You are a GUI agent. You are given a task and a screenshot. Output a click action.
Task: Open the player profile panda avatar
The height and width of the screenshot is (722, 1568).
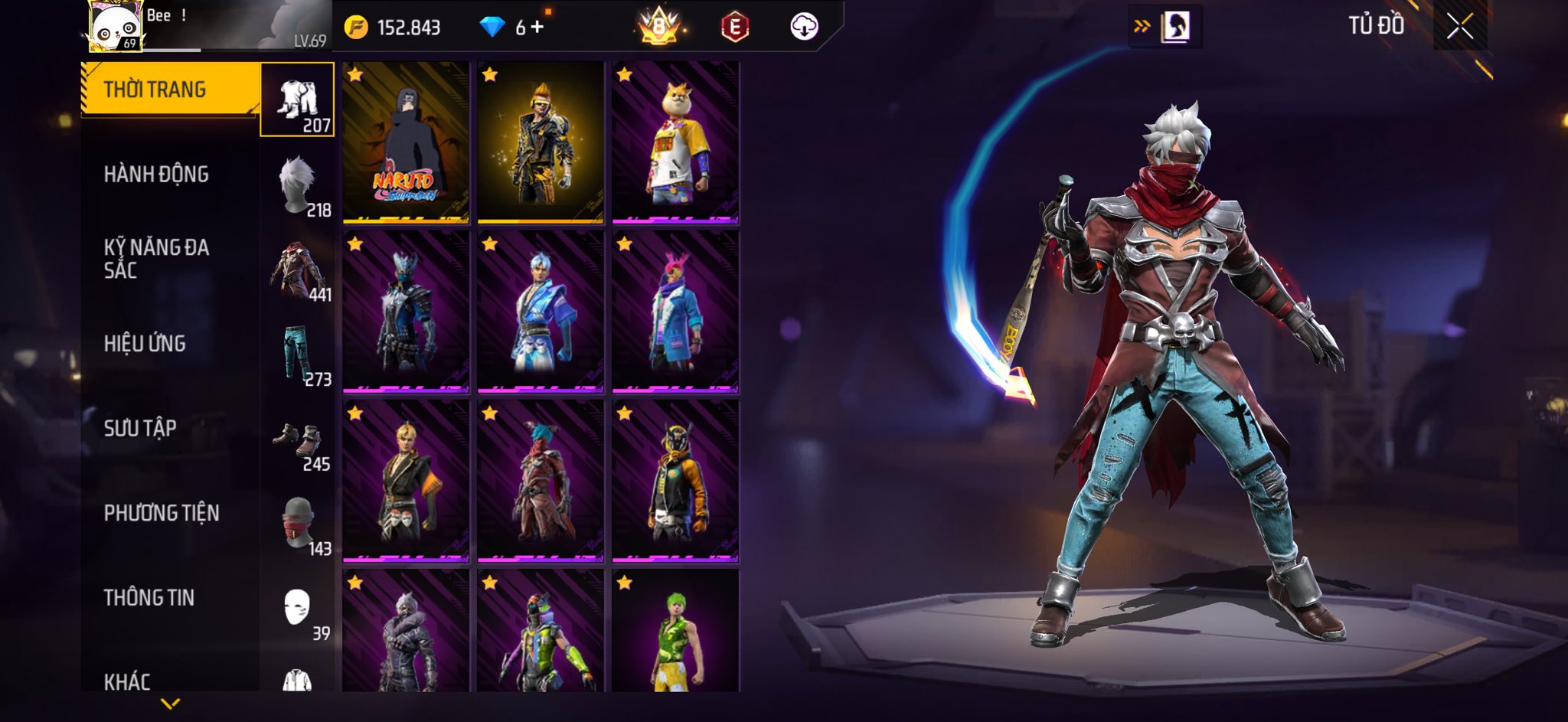pos(116,27)
